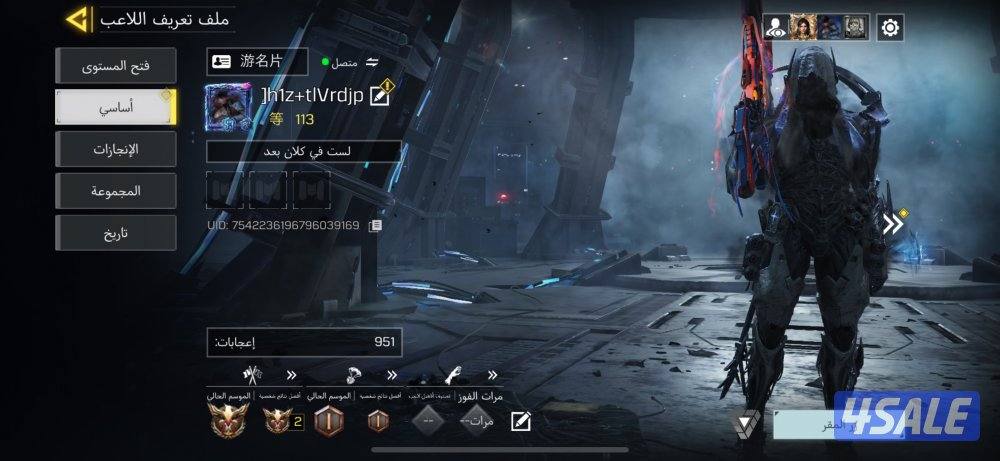The image size is (1000, 461).
Task: Toggle the online status switch arrows
Action: 373,61
